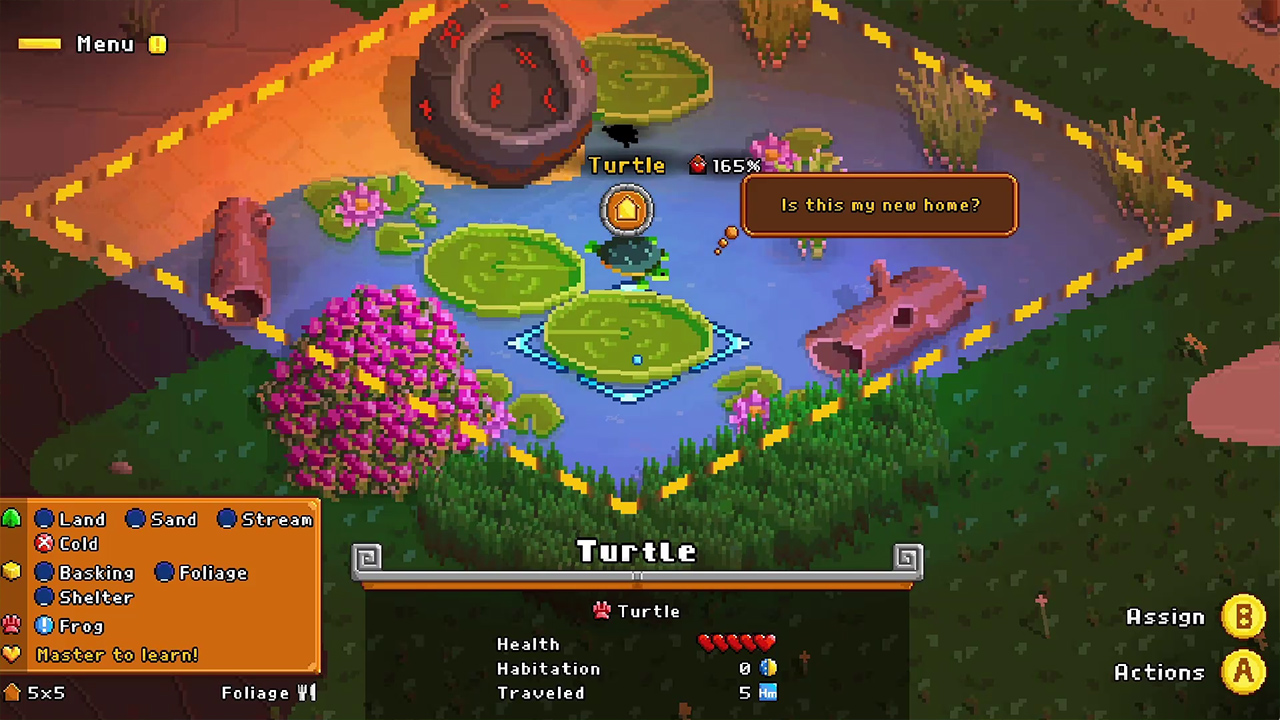Click the day-night icon beside Habitation value
This screenshot has width=1280, height=720.
pyautogui.click(x=768, y=668)
